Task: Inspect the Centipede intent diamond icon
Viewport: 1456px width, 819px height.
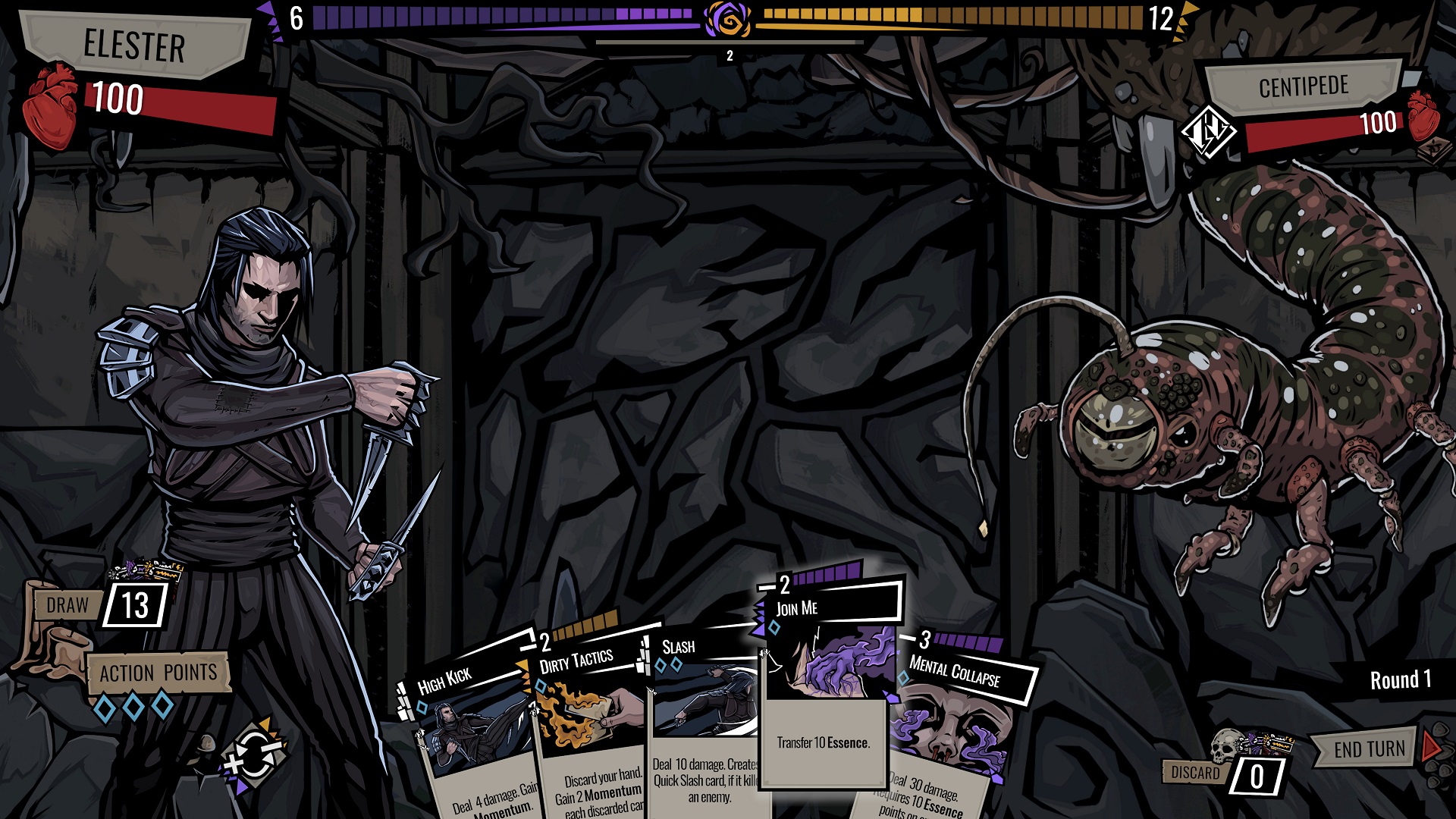Action: click(1208, 132)
